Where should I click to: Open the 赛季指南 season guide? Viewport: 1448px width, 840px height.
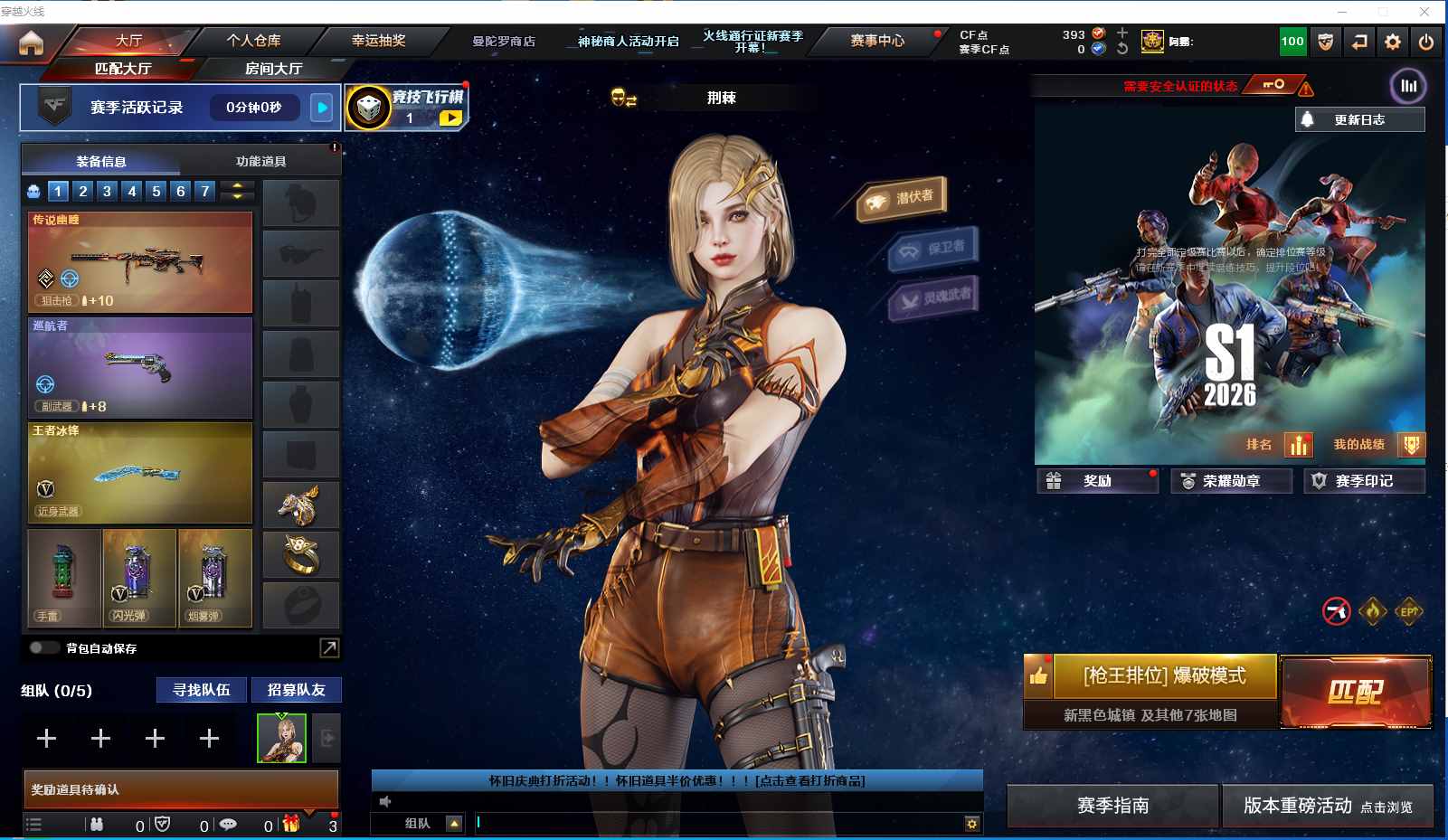pyautogui.click(x=1112, y=806)
